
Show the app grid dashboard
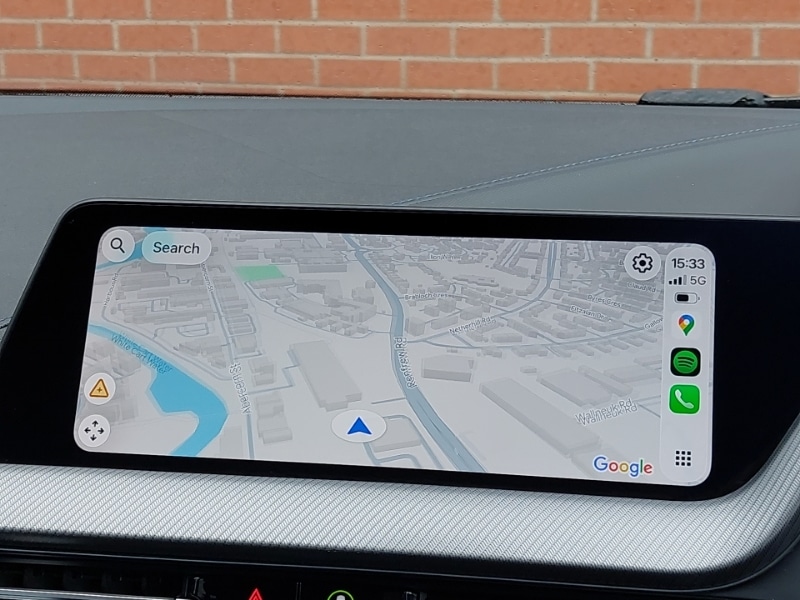pos(683,458)
